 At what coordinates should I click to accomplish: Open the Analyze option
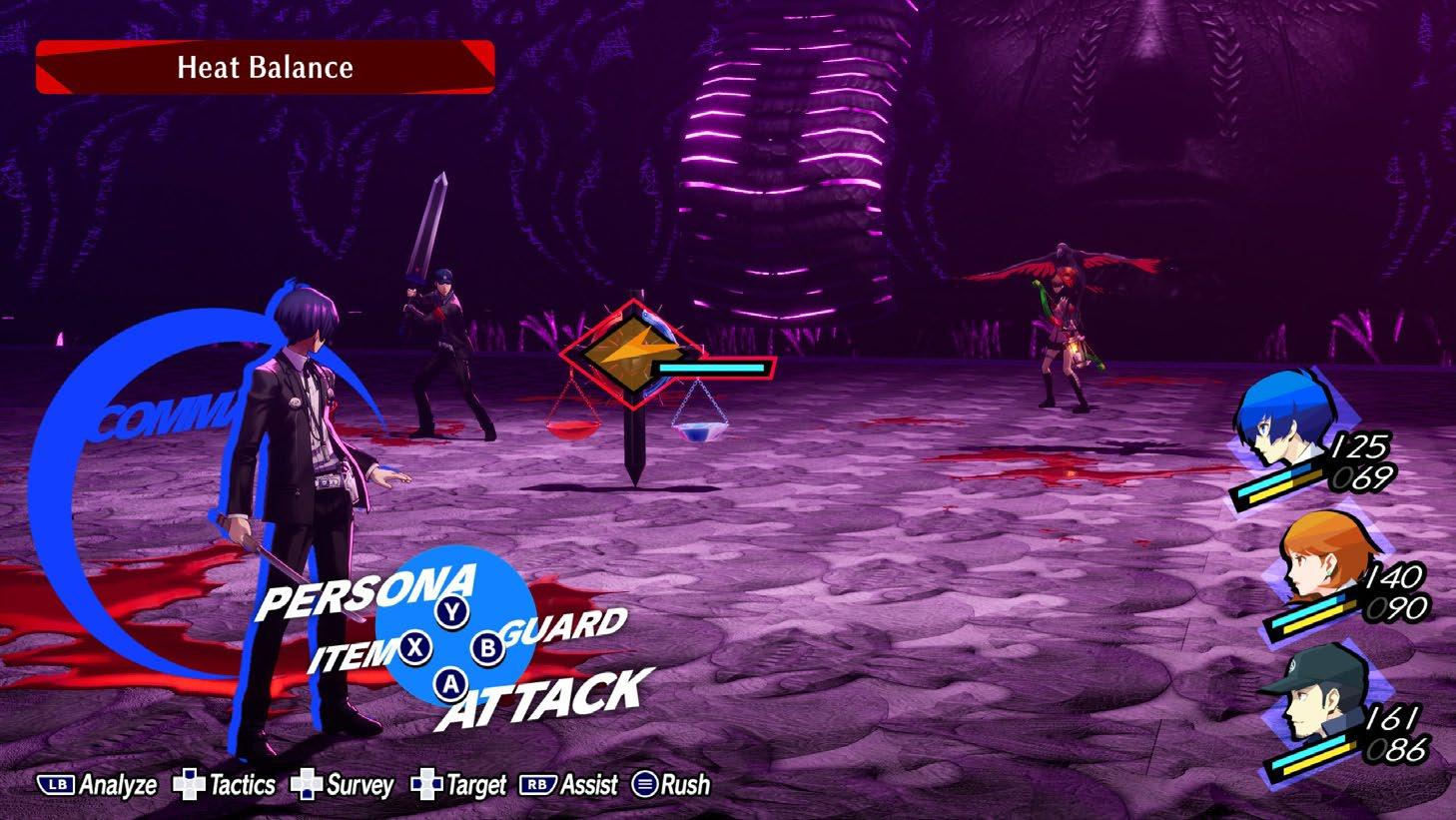coord(98,786)
